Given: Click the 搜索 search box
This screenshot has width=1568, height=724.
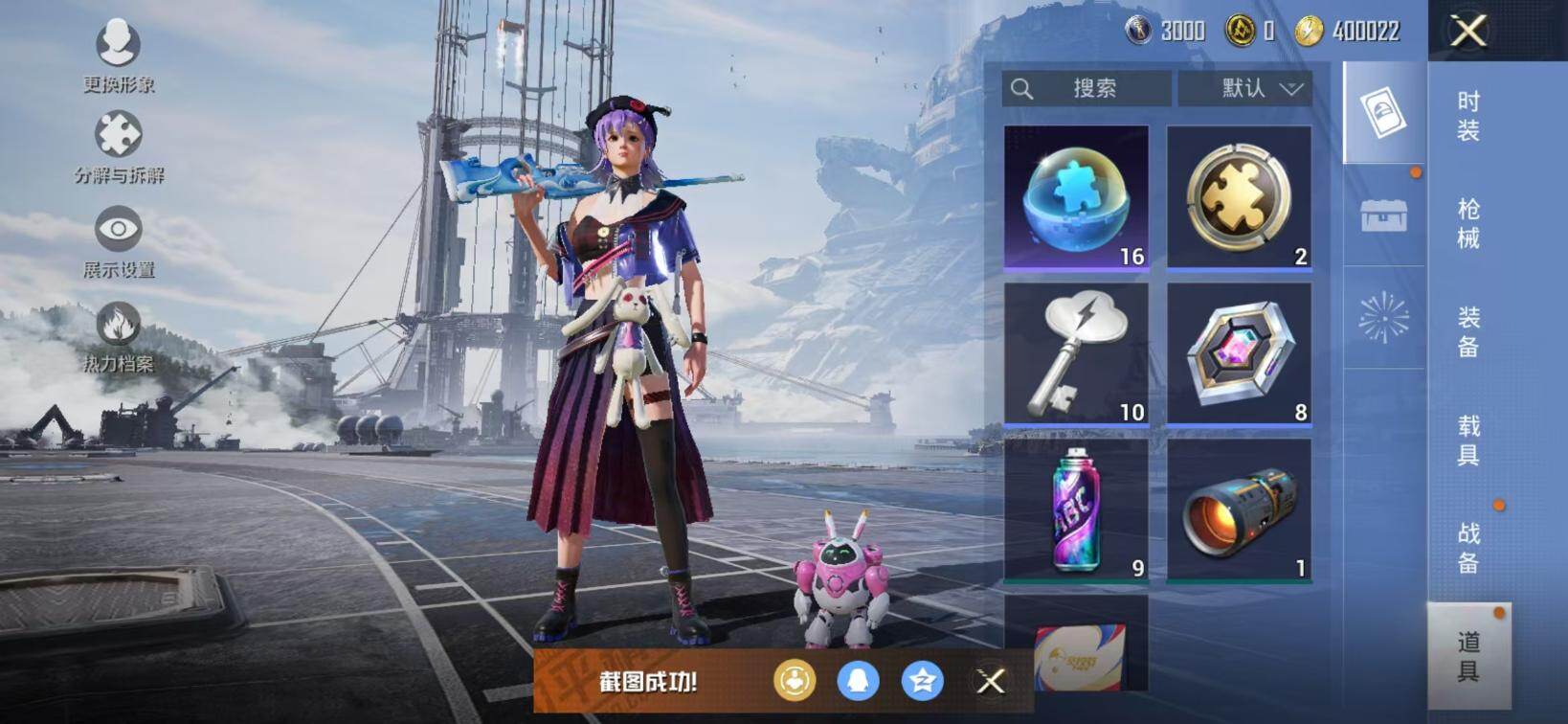Looking at the screenshot, I should (x=1086, y=88).
